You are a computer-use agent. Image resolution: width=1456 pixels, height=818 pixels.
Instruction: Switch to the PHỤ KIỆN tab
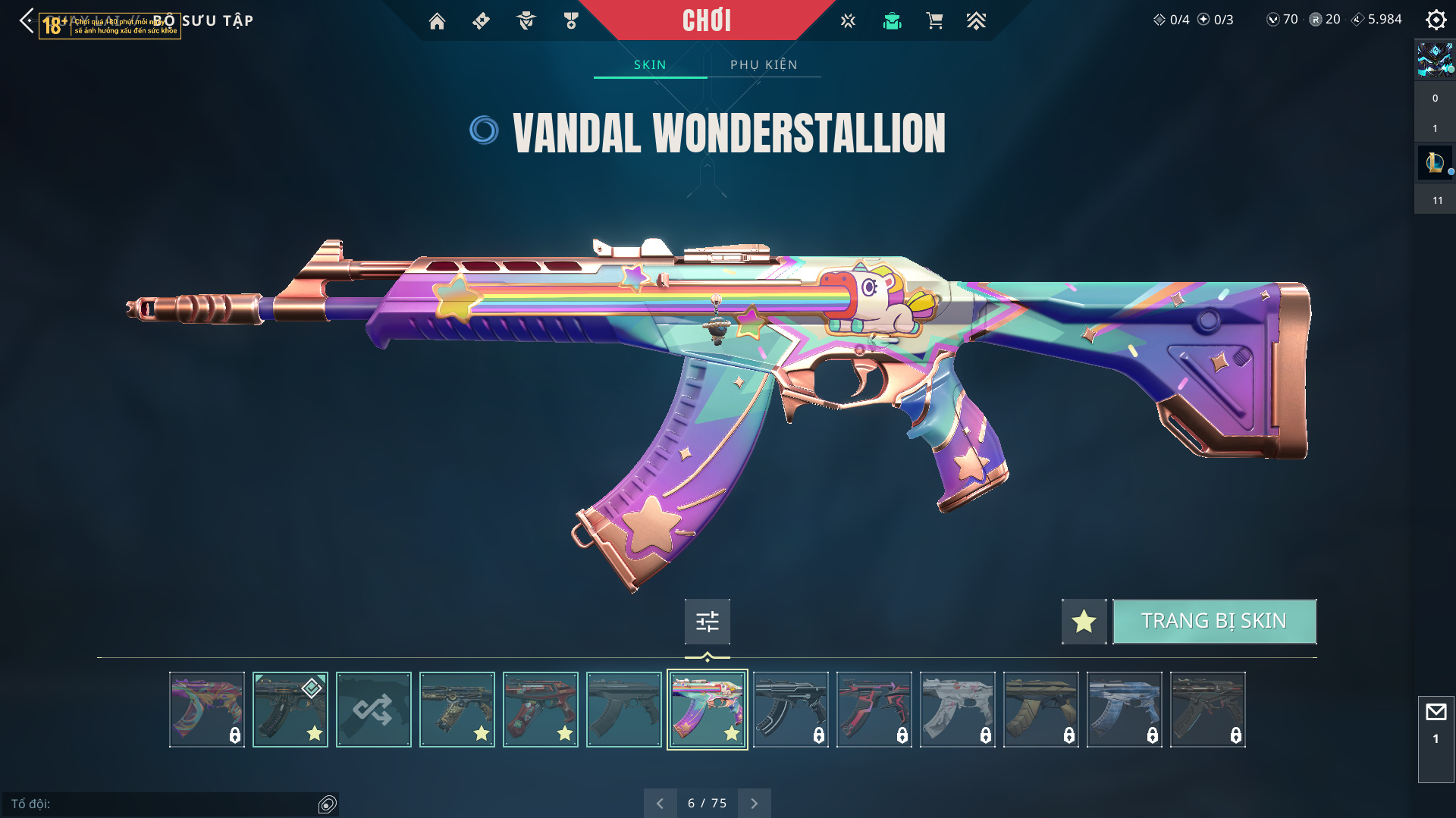[764, 64]
